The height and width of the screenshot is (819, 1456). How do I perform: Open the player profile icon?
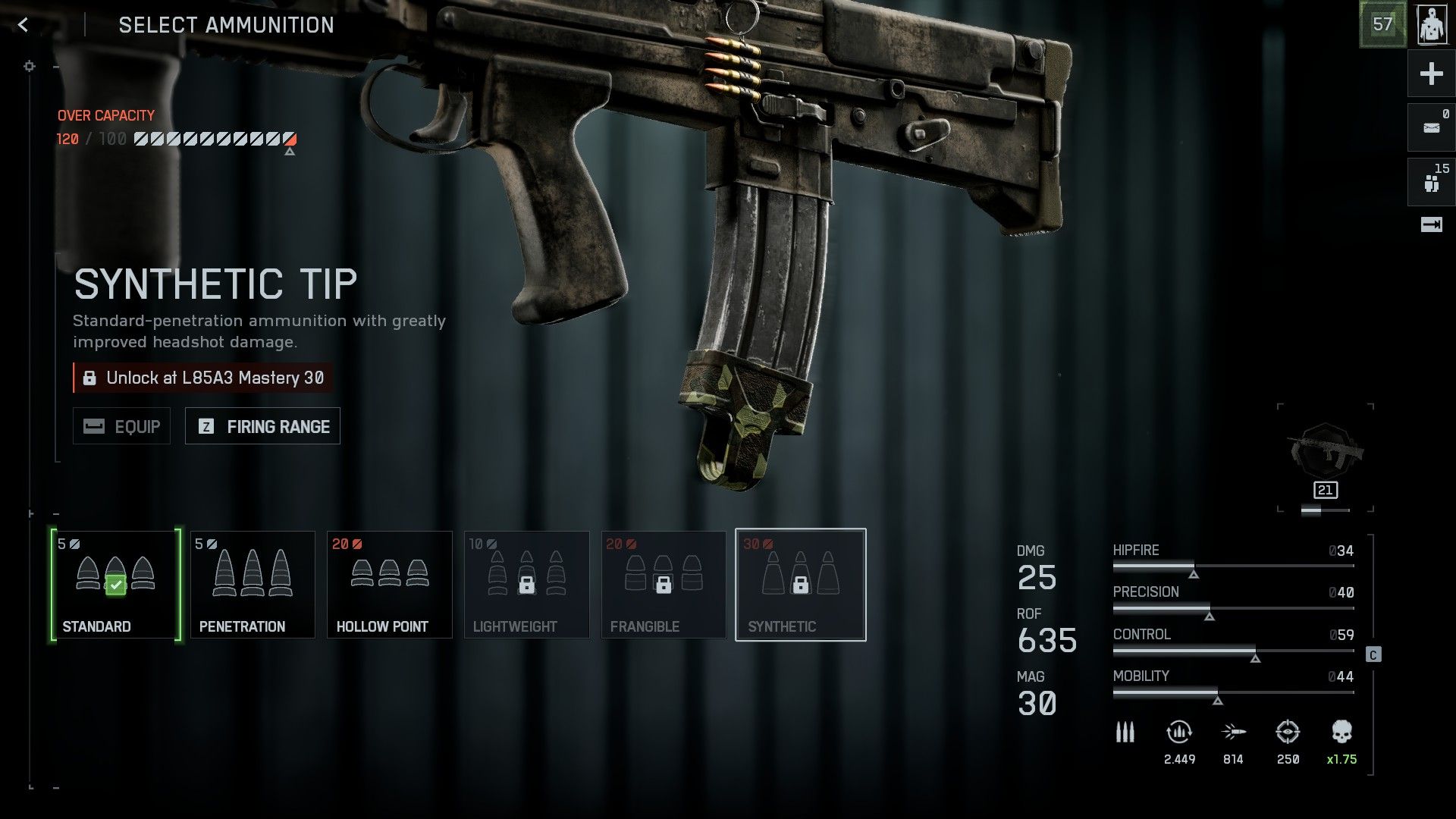pos(1431,25)
